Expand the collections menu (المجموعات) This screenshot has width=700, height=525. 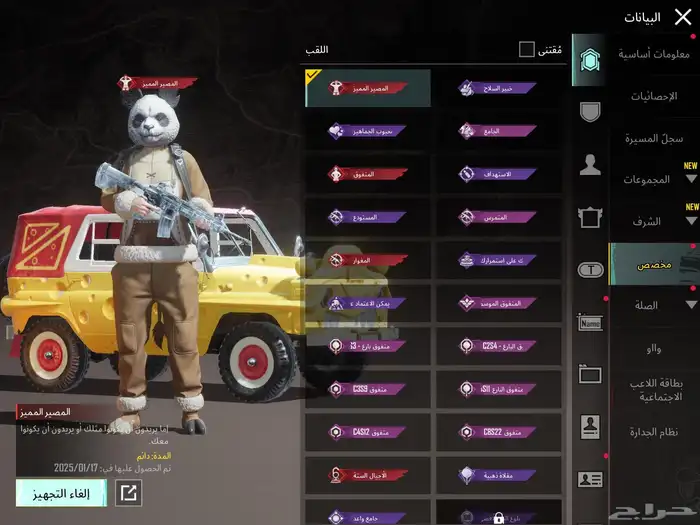pyautogui.click(x=655, y=179)
